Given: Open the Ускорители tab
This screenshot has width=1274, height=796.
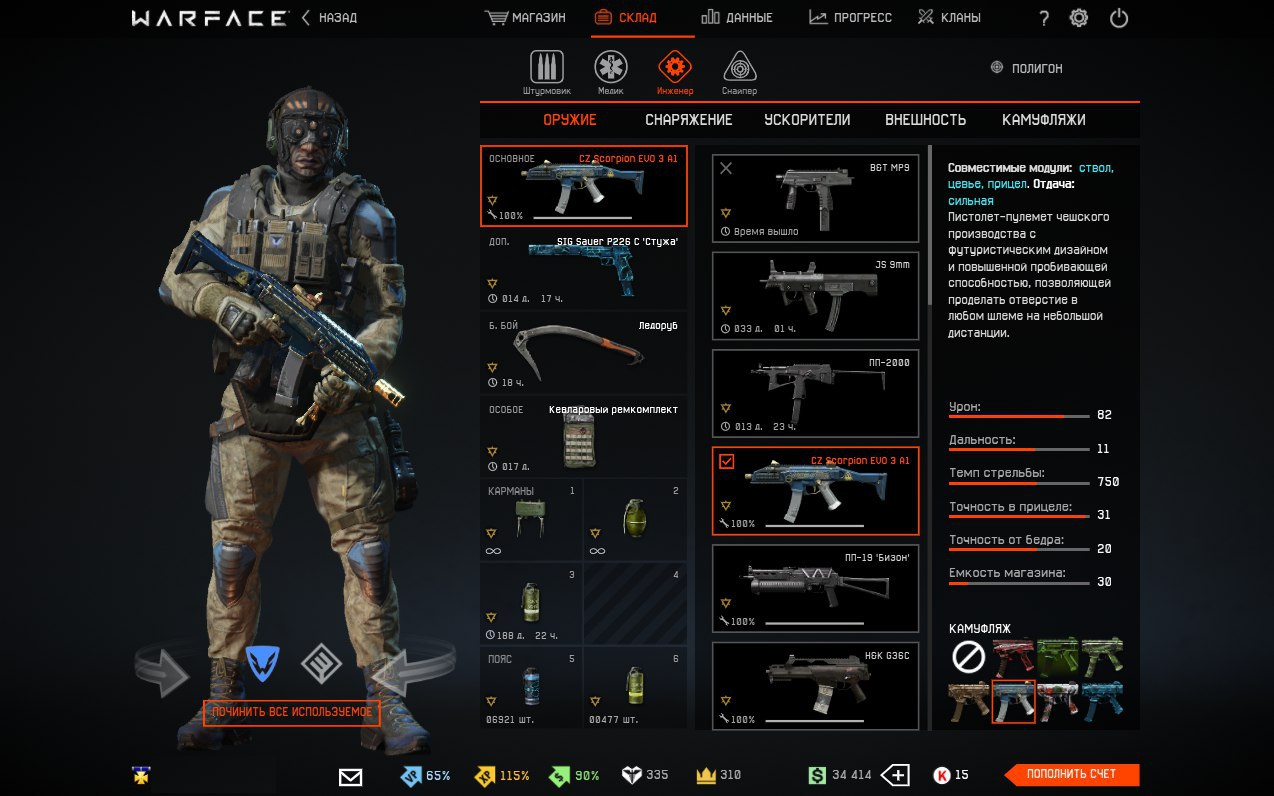Looking at the screenshot, I should 807,120.
